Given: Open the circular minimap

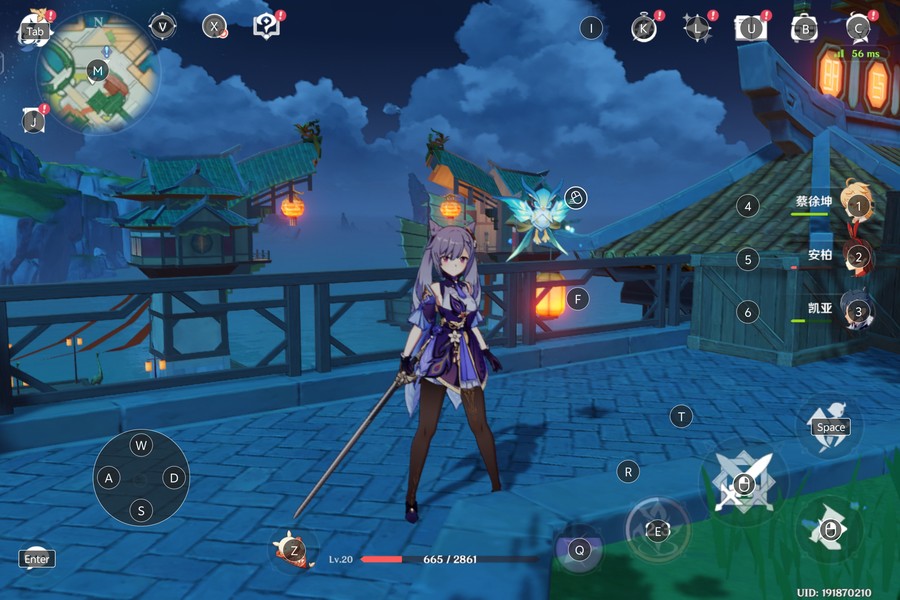Looking at the screenshot, I should pyautogui.click(x=97, y=71).
